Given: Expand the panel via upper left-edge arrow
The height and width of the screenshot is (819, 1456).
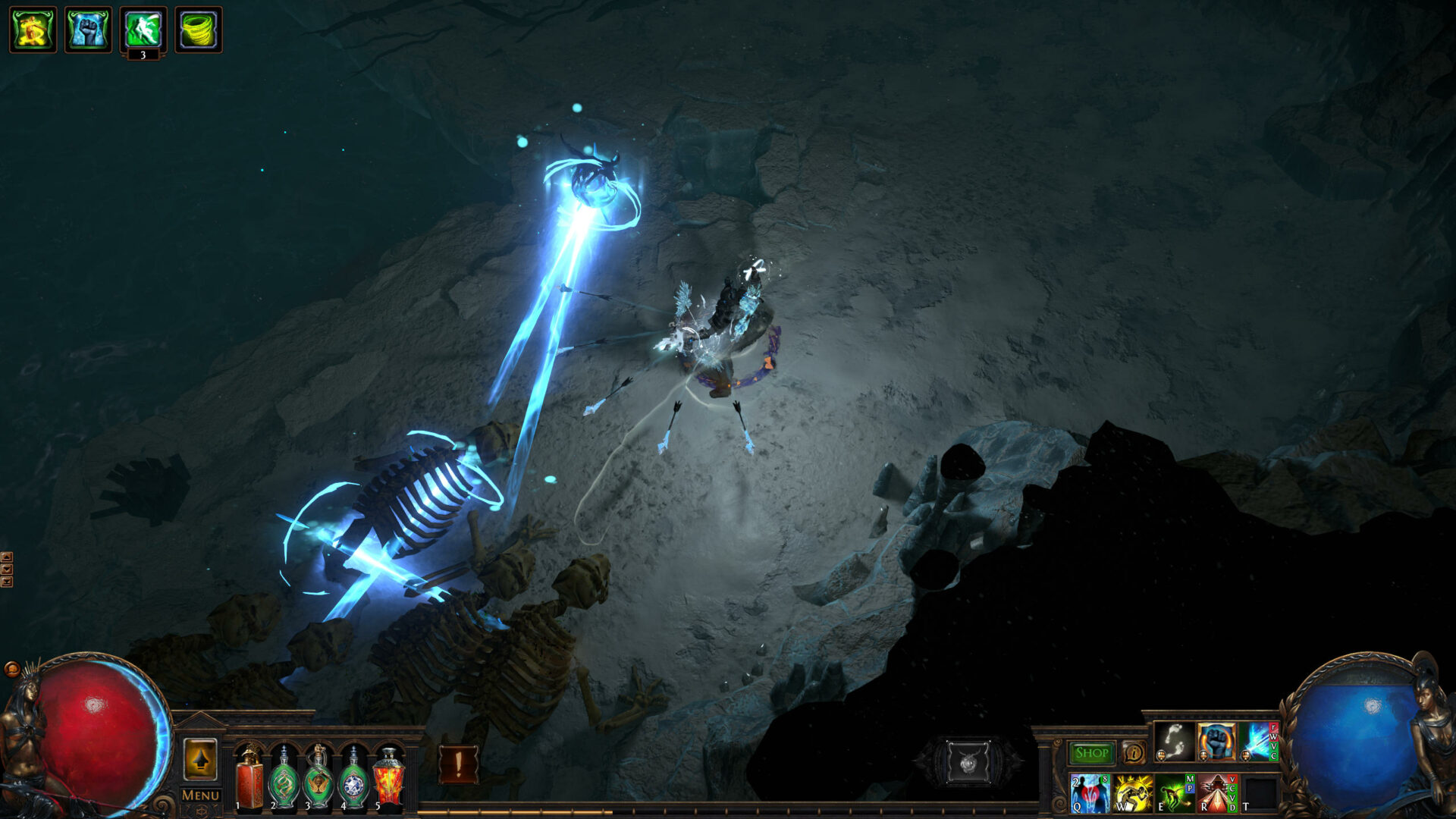Looking at the screenshot, I should [x=7, y=557].
